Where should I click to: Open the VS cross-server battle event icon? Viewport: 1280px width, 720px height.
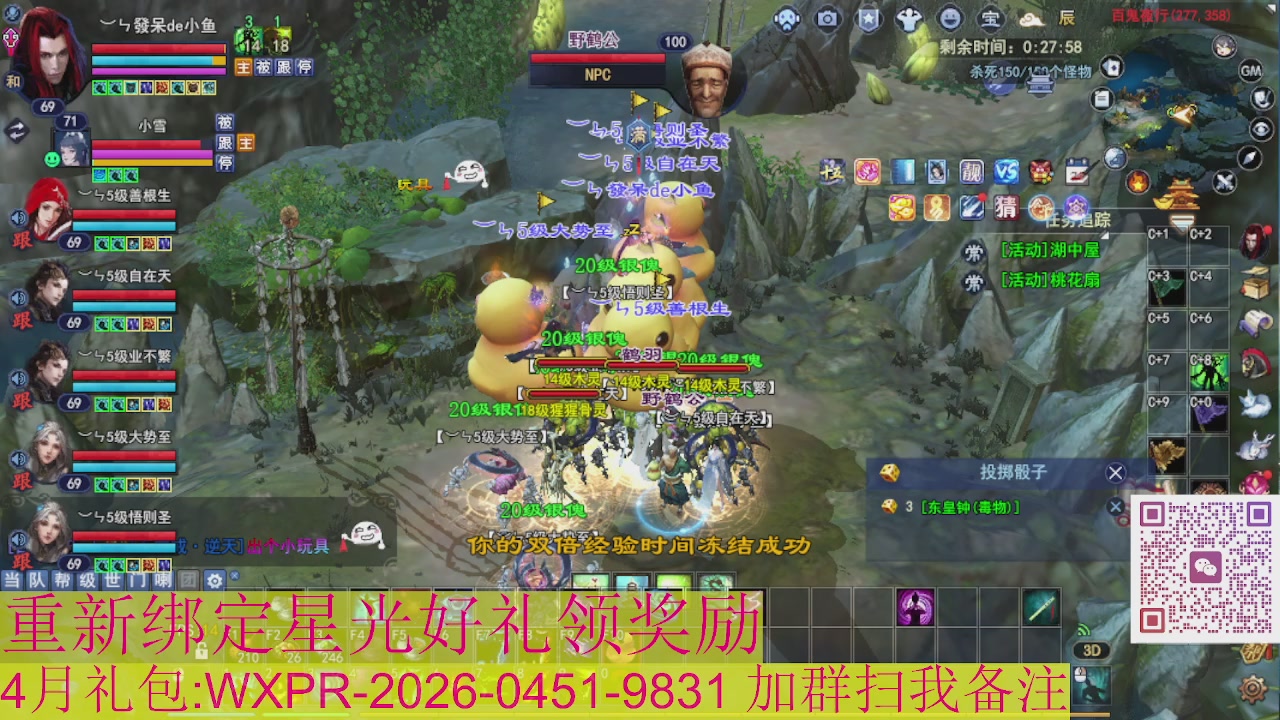click(x=1007, y=171)
